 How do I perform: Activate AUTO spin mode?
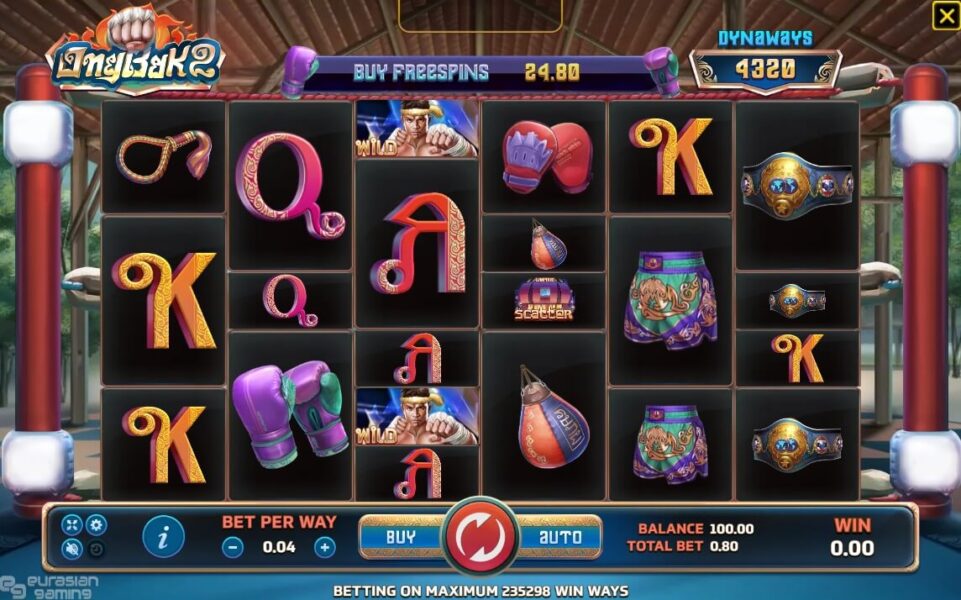tap(560, 537)
